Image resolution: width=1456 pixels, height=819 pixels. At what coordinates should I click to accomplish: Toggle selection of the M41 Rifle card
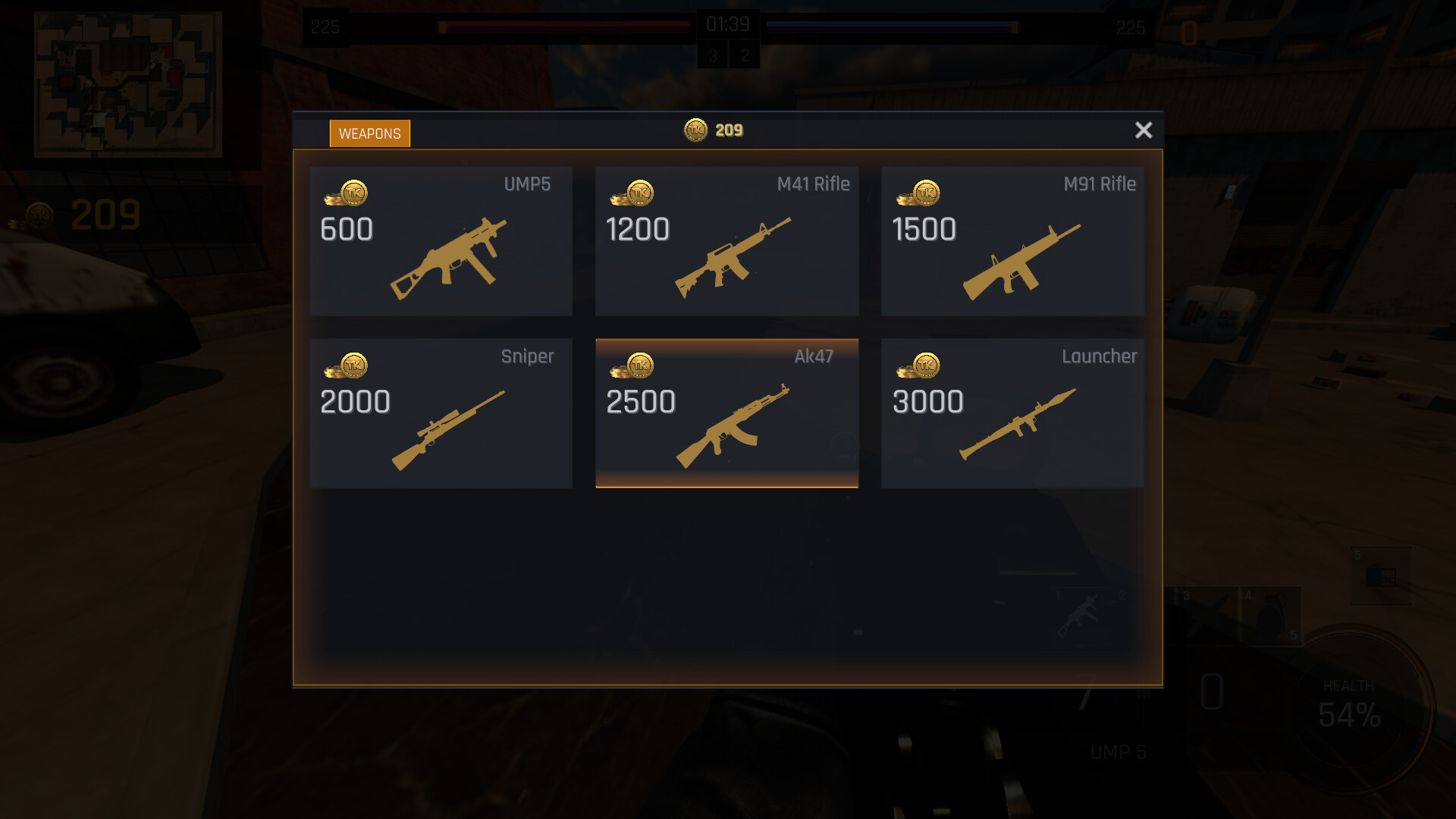pyautogui.click(x=726, y=241)
